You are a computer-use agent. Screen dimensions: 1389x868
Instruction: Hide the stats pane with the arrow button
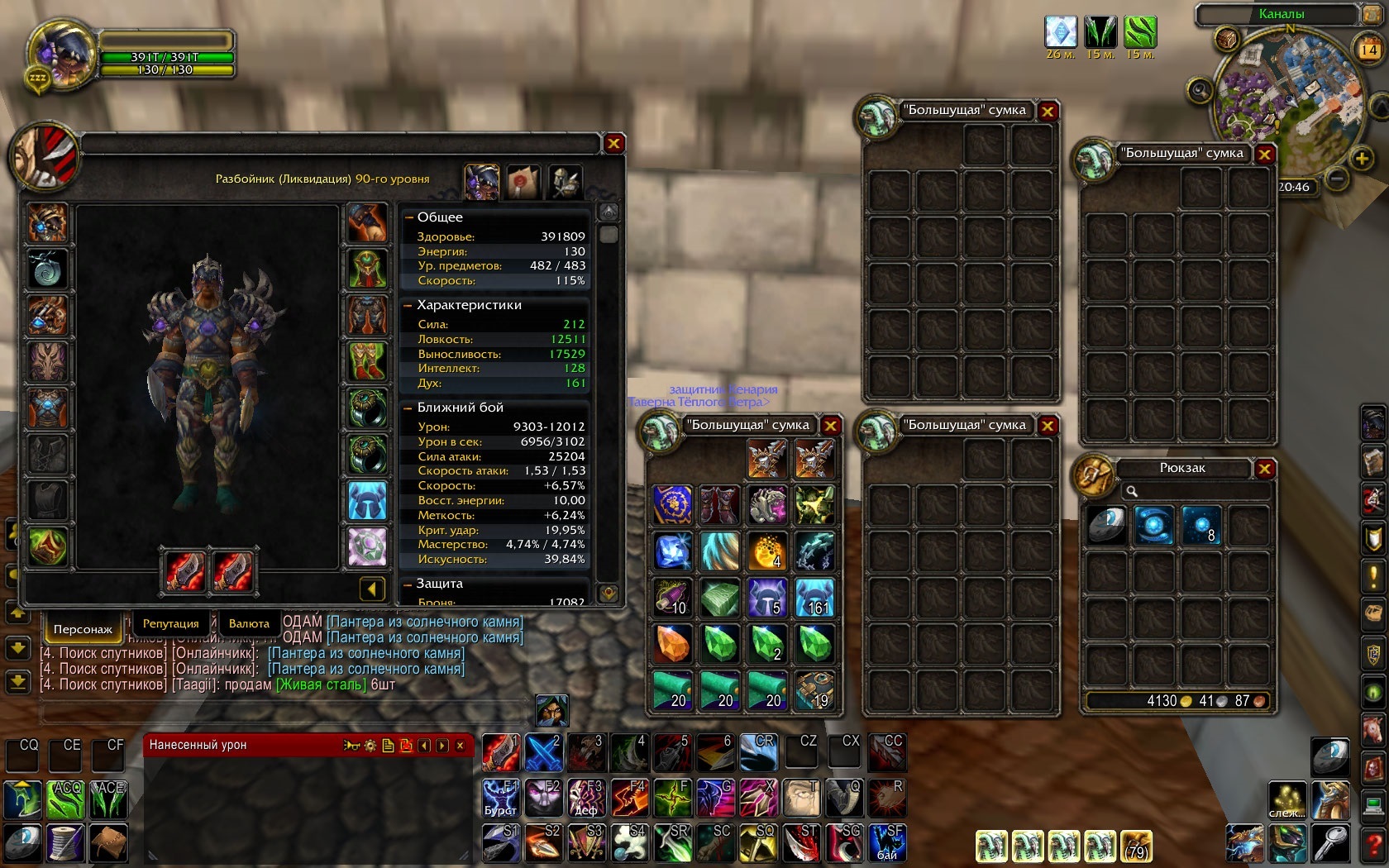(x=372, y=589)
